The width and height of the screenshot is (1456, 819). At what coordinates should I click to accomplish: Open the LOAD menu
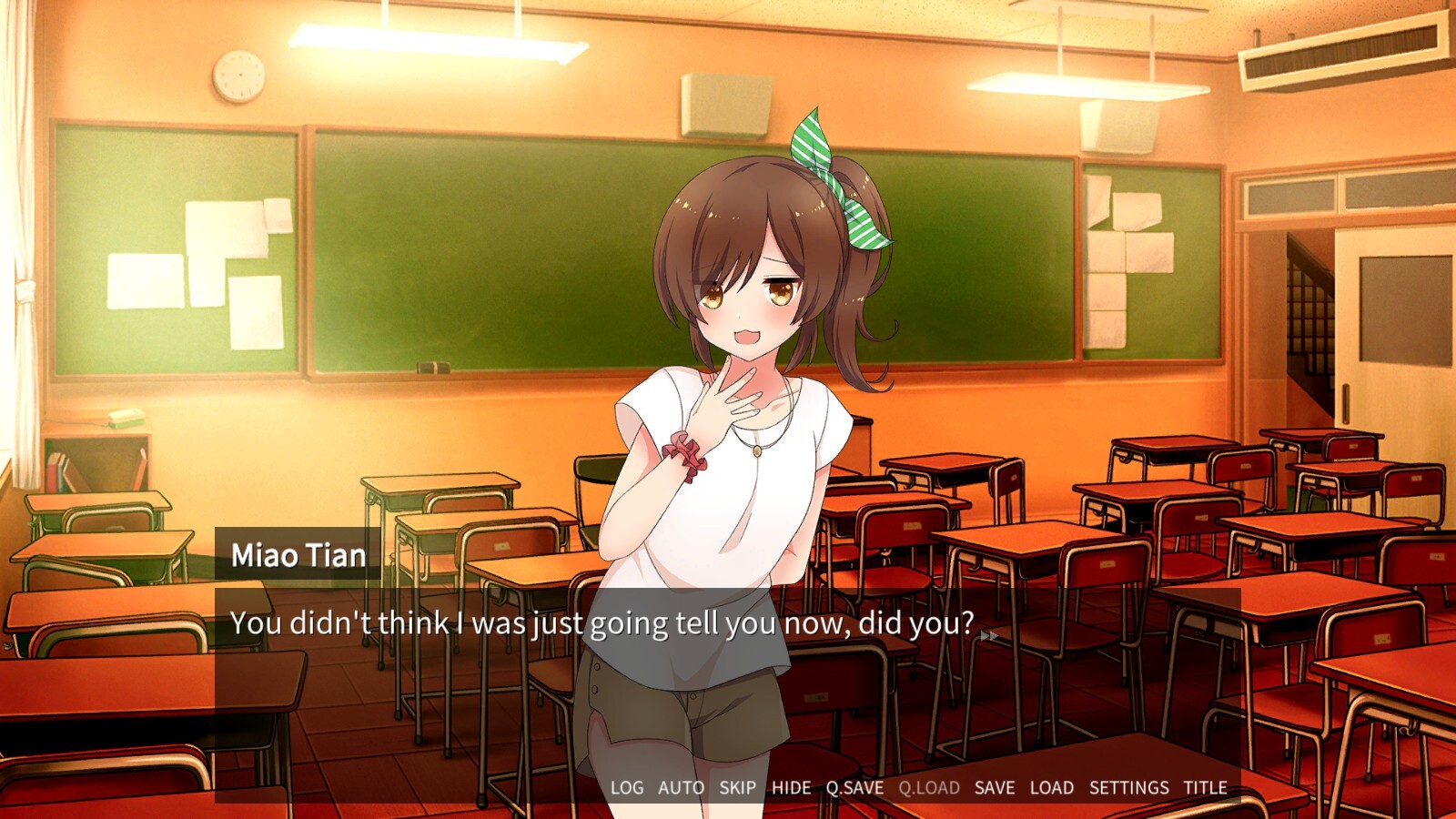point(1051,788)
